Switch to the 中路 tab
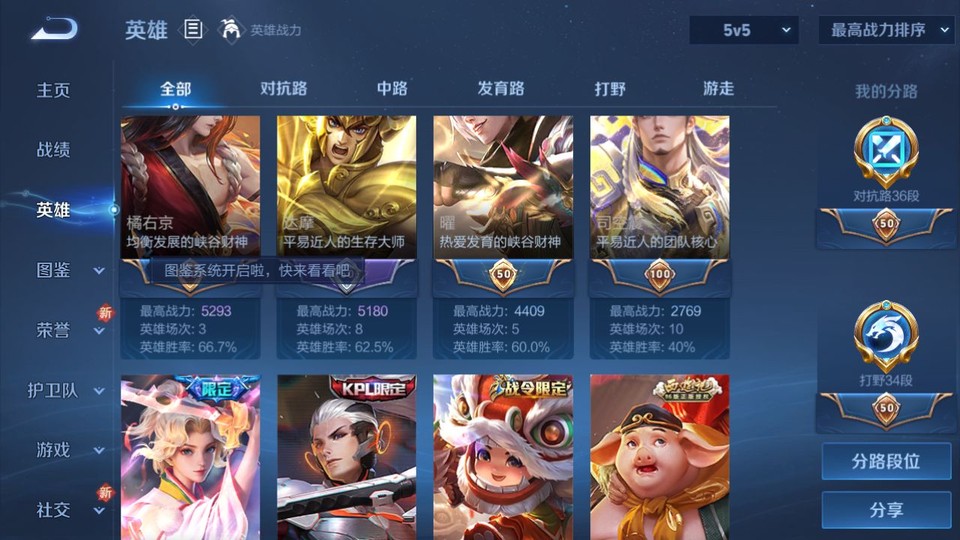The height and width of the screenshot is (540, 960). (x=392, y=89)
